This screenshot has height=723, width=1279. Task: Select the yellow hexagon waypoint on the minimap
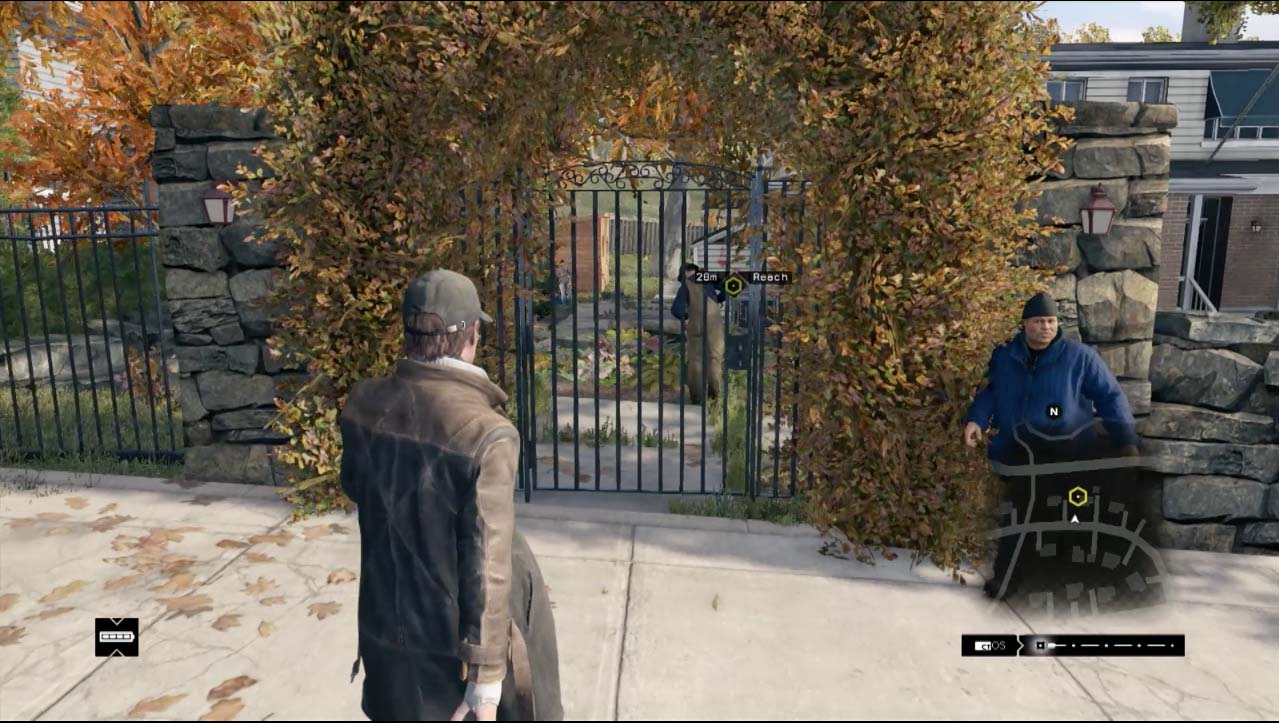click(x=1077, y=496)
